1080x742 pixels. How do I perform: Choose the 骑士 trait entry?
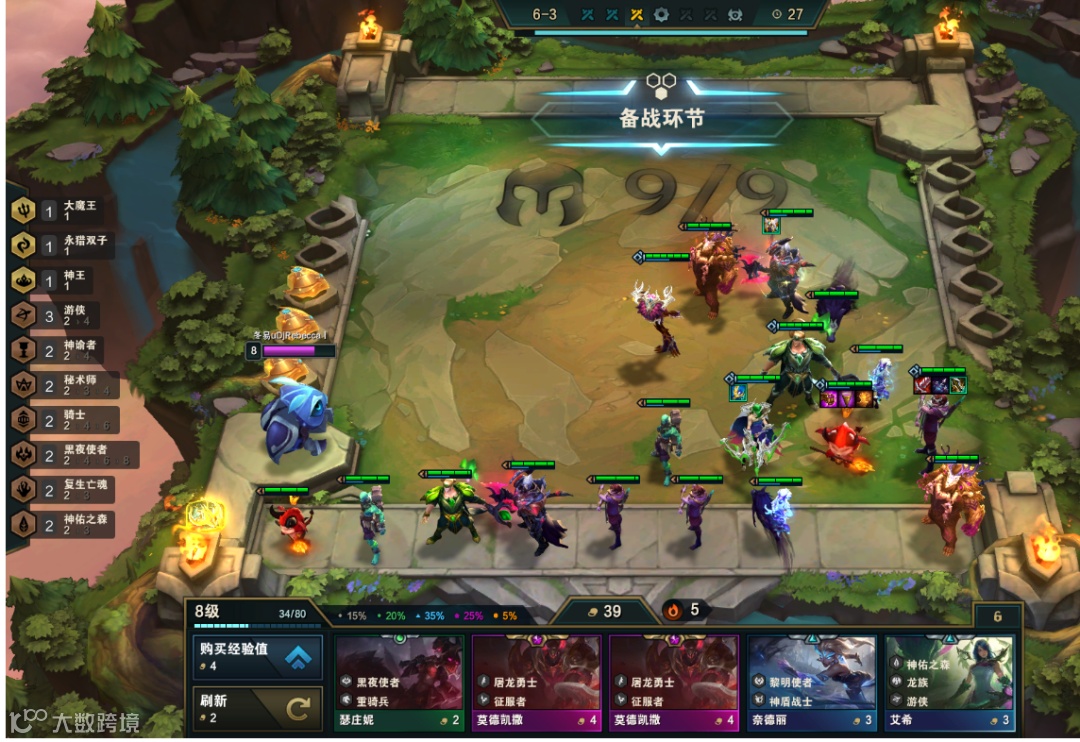click(x=62, y=421)
